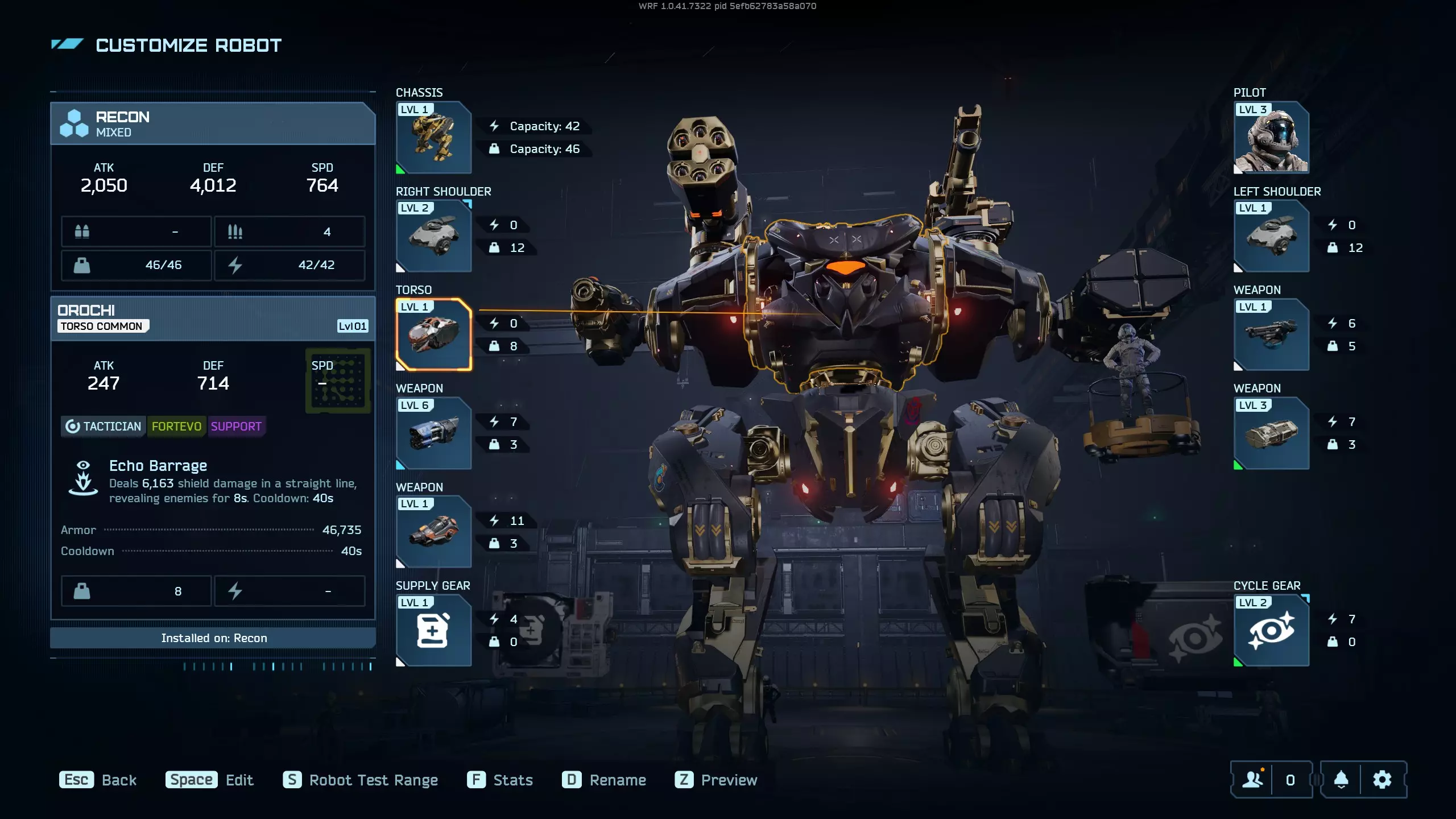Rename the robot

pyautogui.click(x=604, y=780)
